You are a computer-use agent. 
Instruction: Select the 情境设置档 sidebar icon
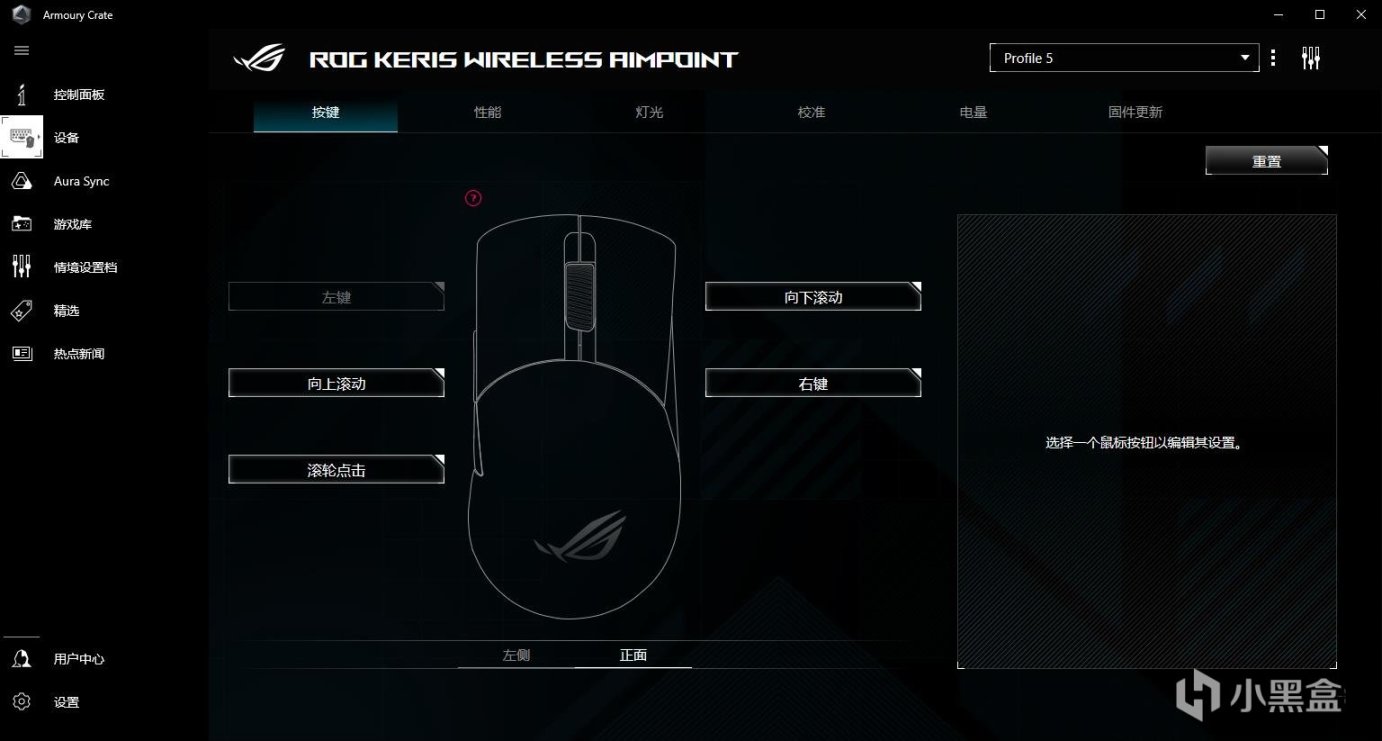[x=22, y=267]
